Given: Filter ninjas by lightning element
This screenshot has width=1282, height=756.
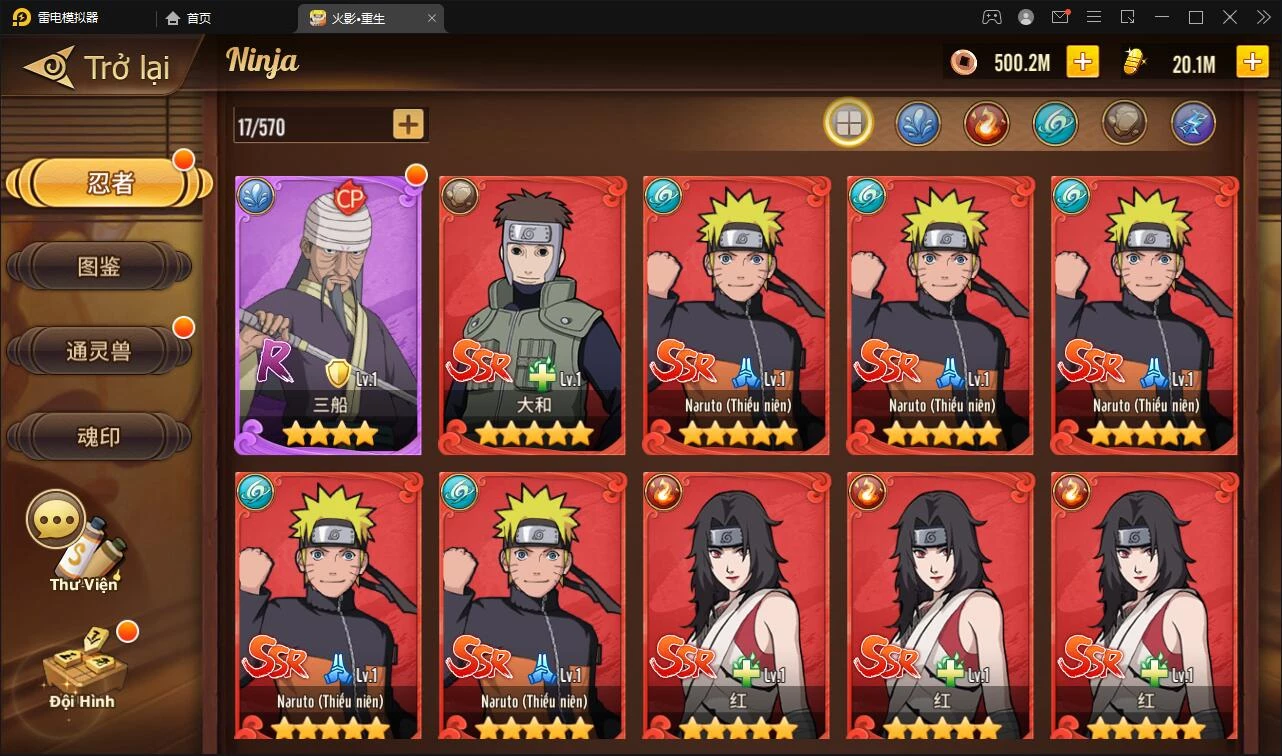Looking at the screenshot, I should 1193,124.
